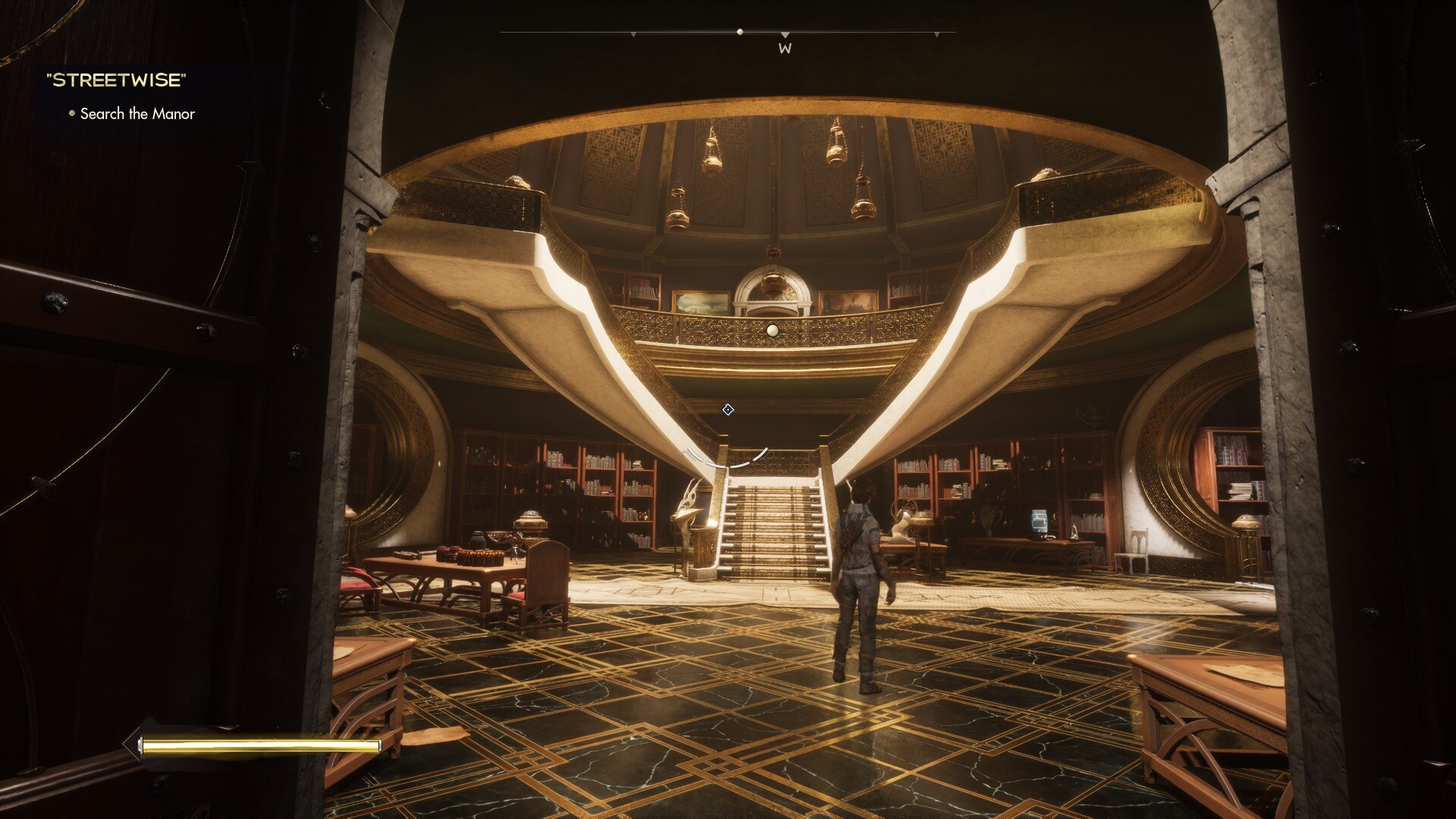Screen dimensions: 1456x819
Task: Select the "Streetwise" quest title
Action: click(116, 80)
